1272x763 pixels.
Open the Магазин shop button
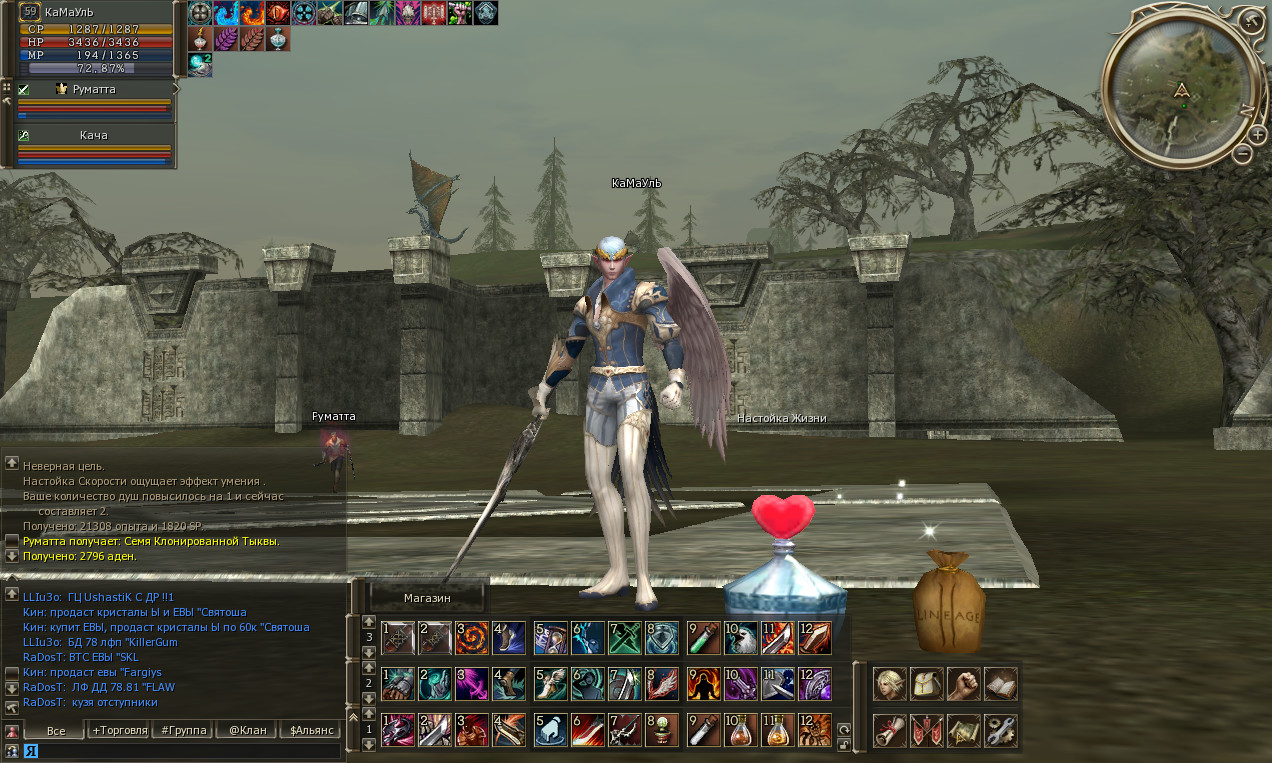427,598
